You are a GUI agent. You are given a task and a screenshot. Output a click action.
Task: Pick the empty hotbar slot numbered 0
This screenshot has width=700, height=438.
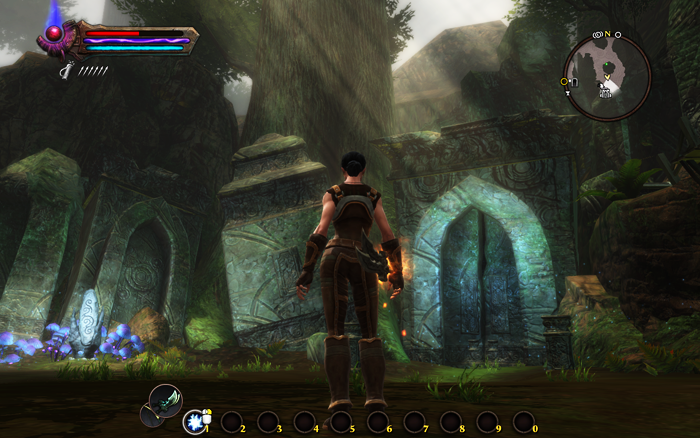(524, 422)
